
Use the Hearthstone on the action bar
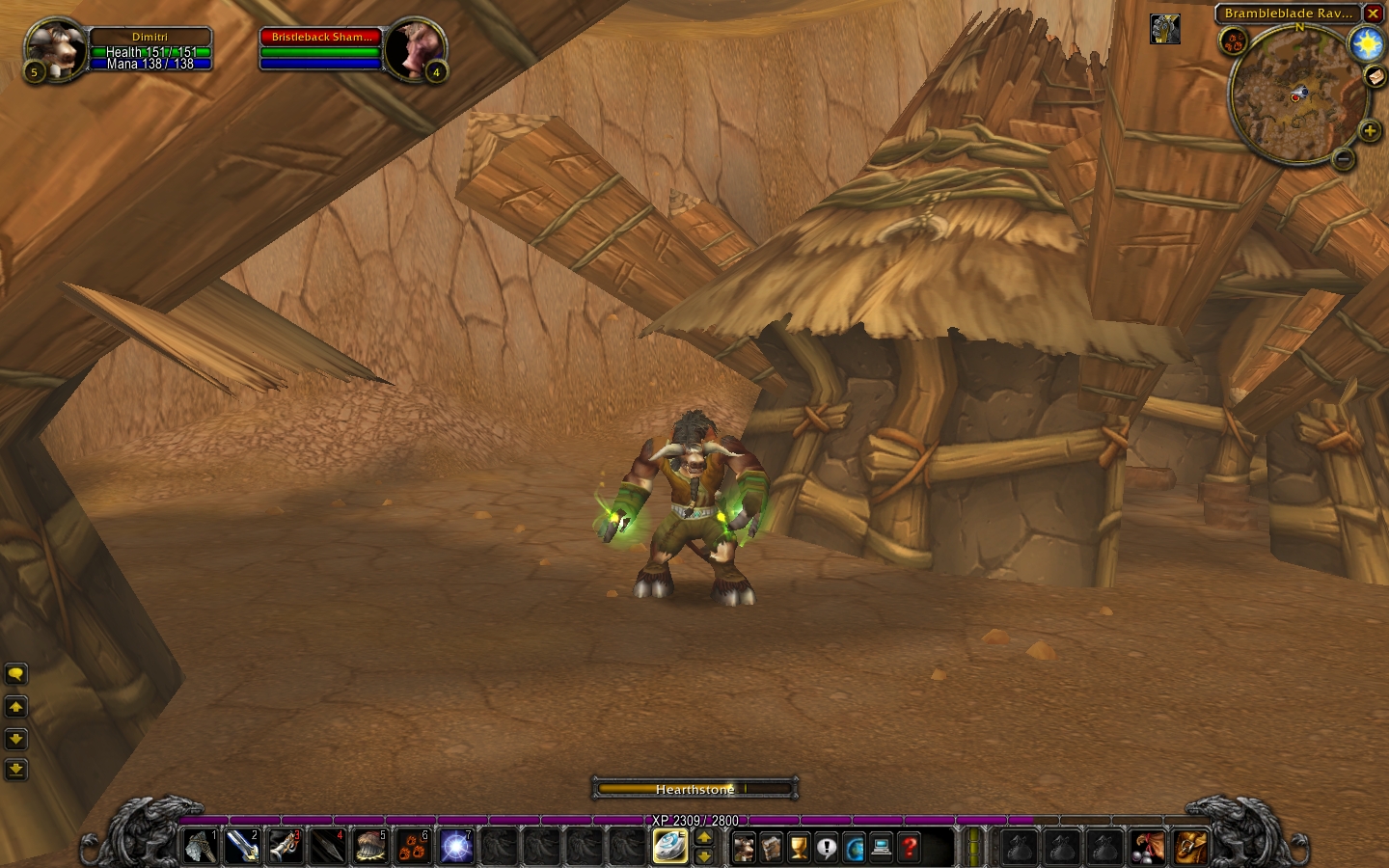669,847
